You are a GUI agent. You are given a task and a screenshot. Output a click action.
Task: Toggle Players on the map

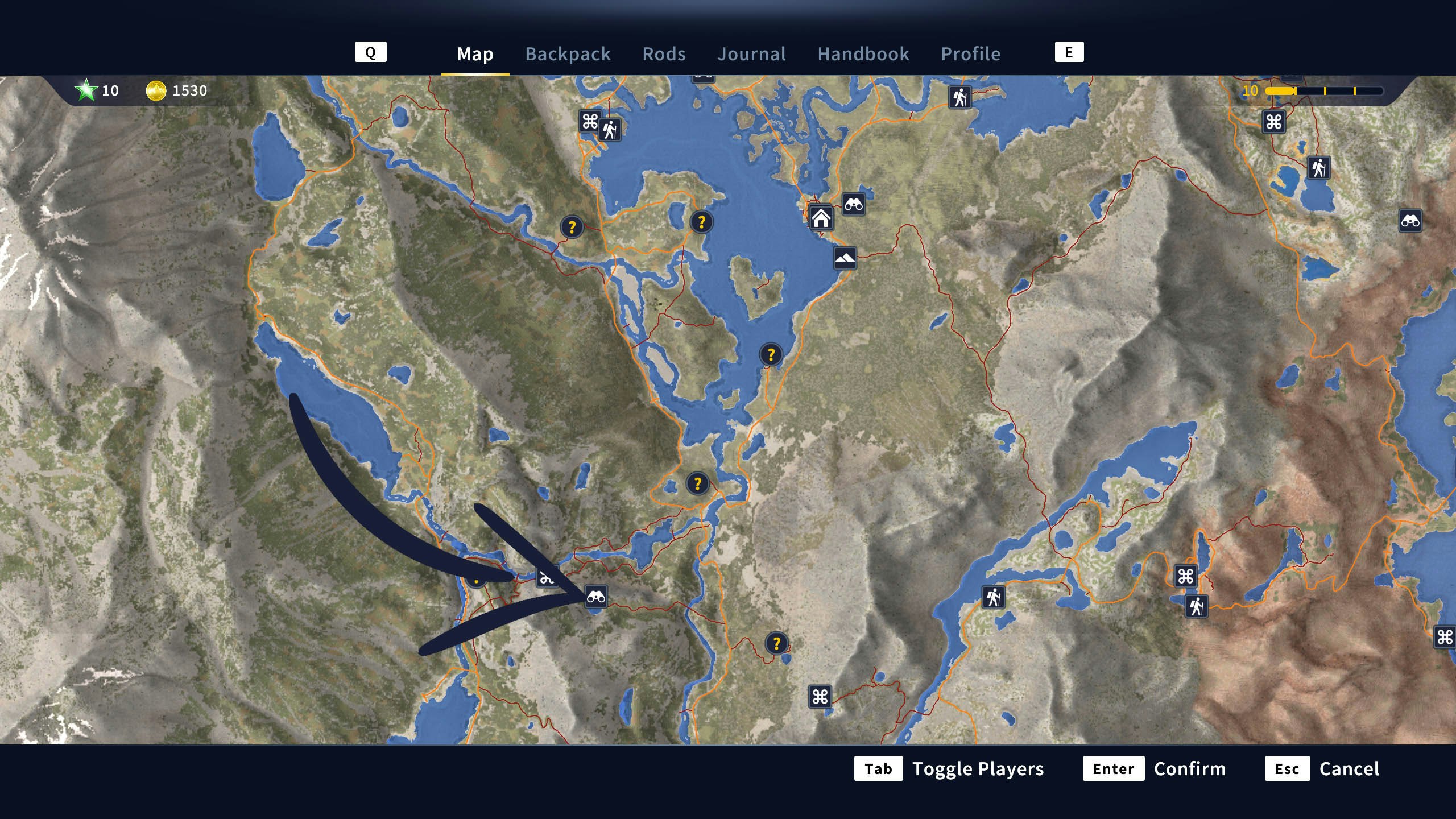pos(949,768)
